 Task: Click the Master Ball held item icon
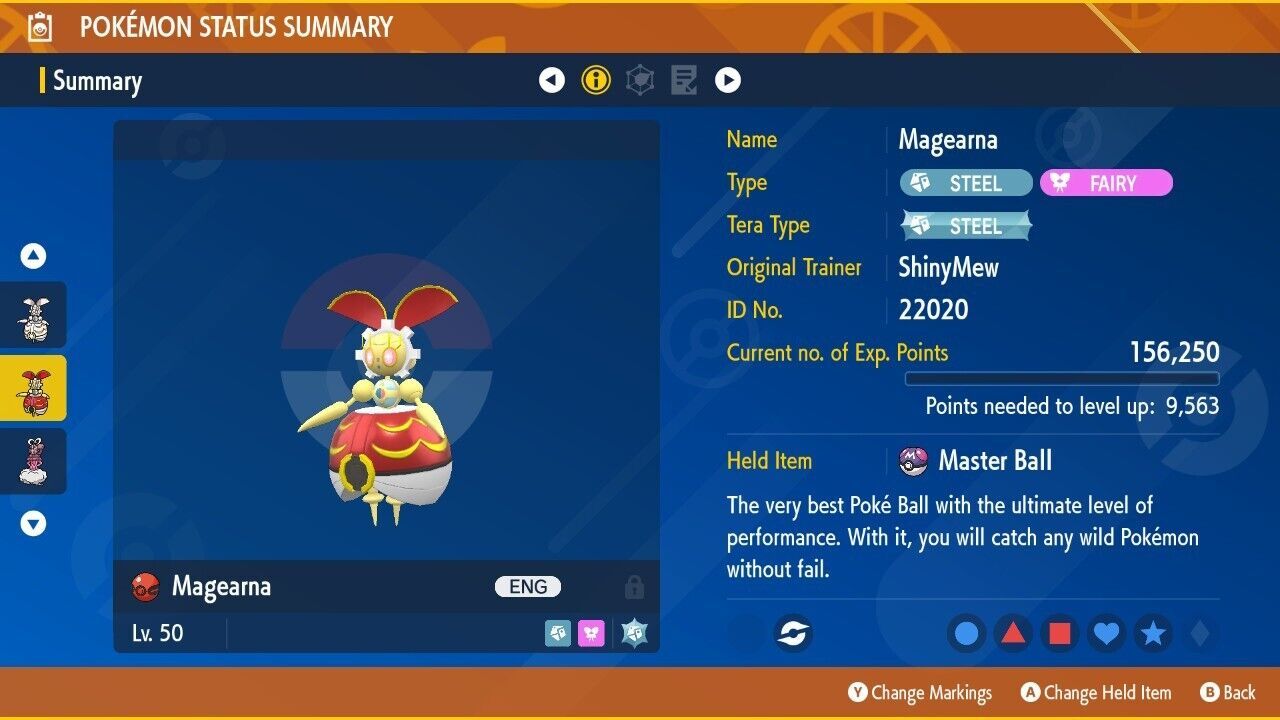pyautogui.click(x=911, y=461)
